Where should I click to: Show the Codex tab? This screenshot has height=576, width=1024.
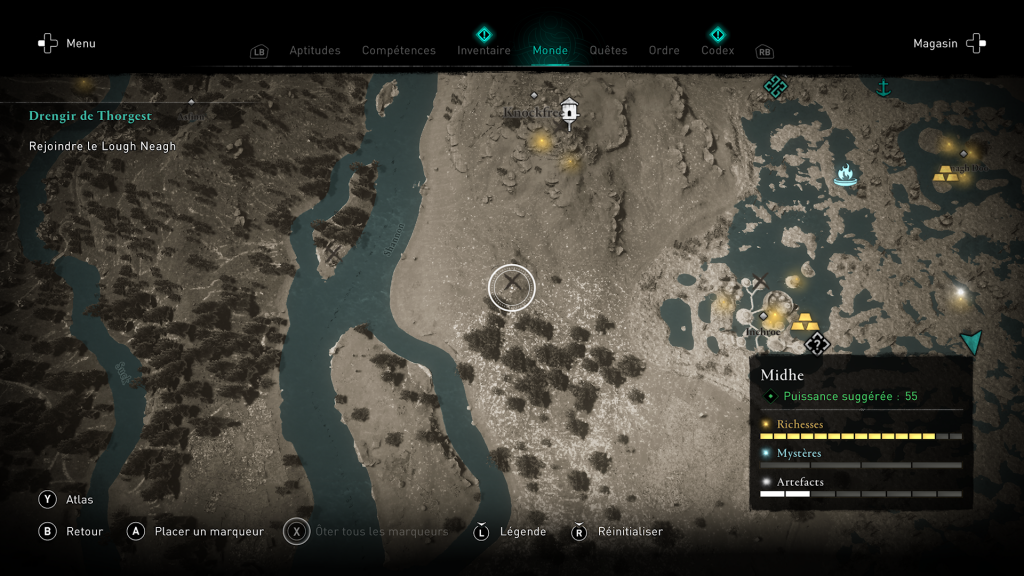click(717, 51)
